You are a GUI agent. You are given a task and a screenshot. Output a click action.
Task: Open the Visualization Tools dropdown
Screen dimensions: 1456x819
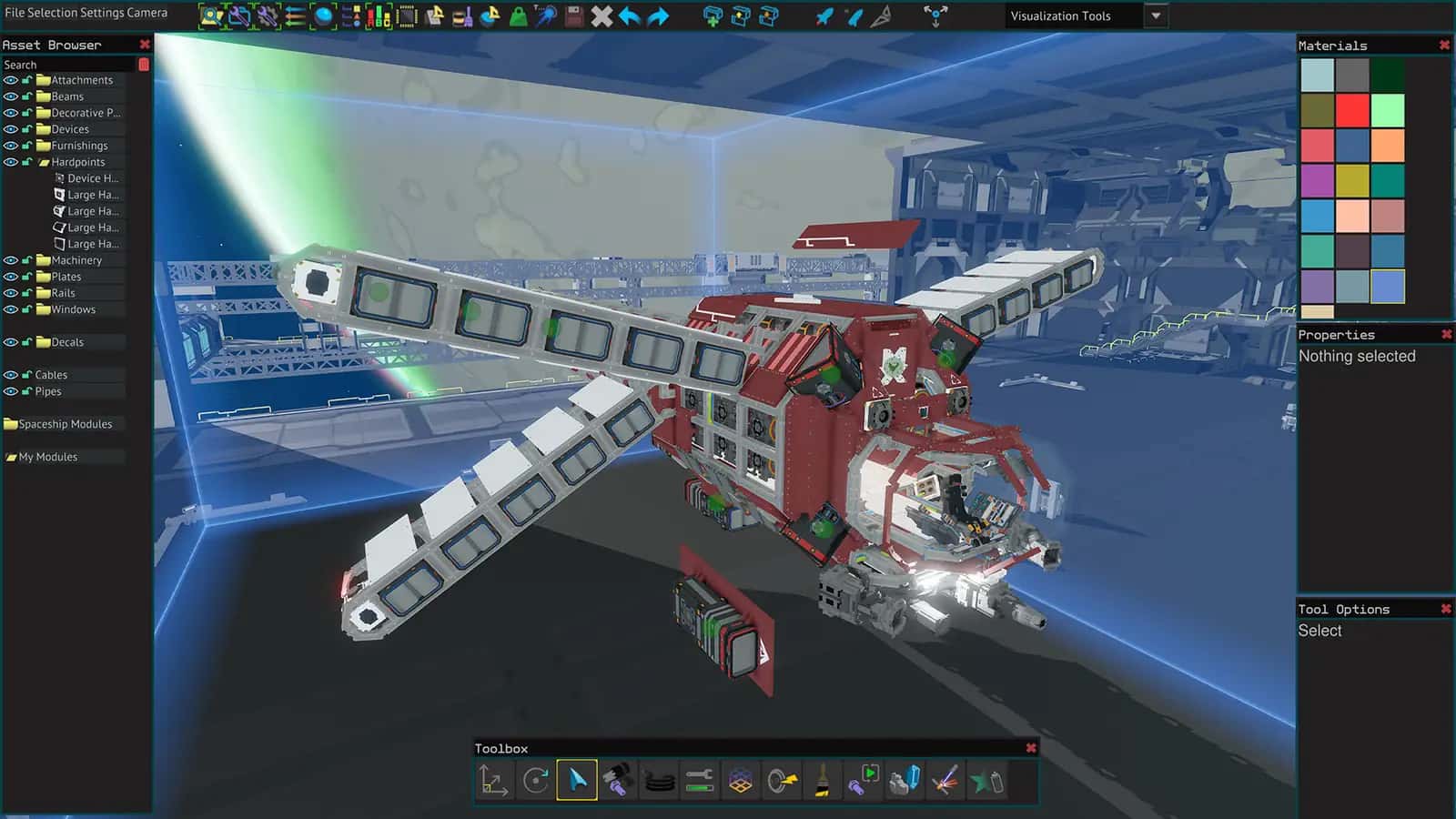1156,15
